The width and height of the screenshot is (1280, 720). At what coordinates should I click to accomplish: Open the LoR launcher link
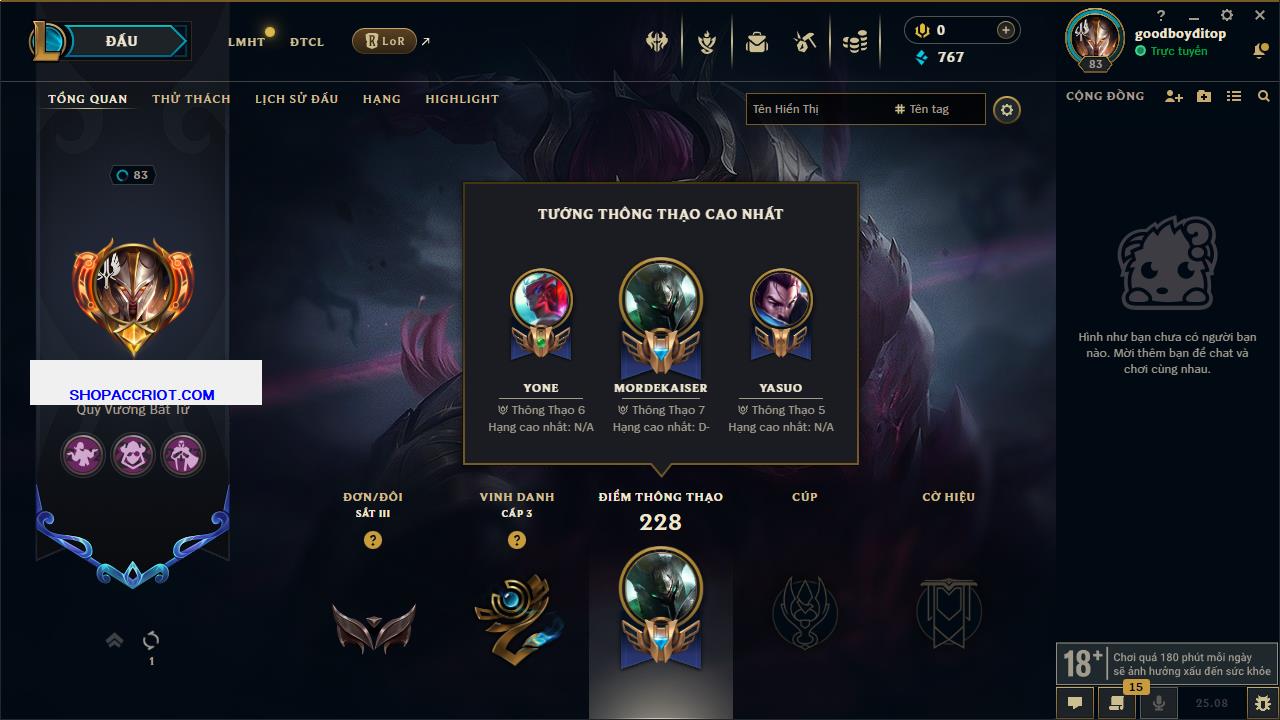pyautogui.click(x=385, y=41)
